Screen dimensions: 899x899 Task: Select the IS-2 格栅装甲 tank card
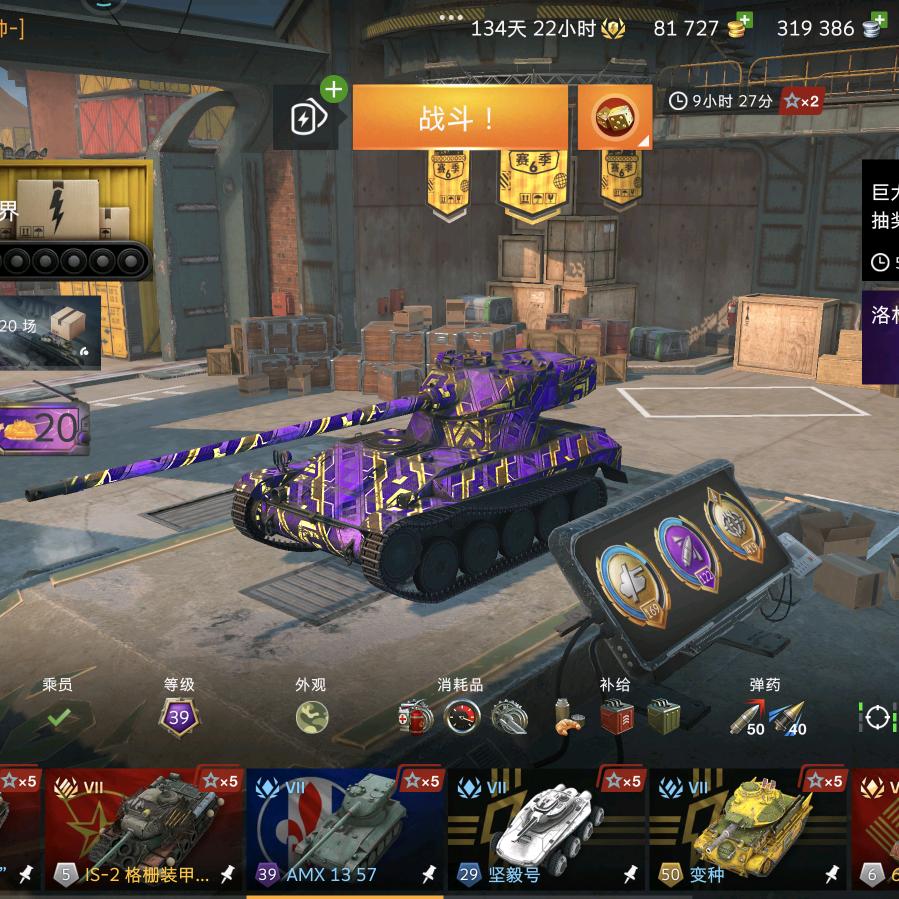tap(143, 828)
